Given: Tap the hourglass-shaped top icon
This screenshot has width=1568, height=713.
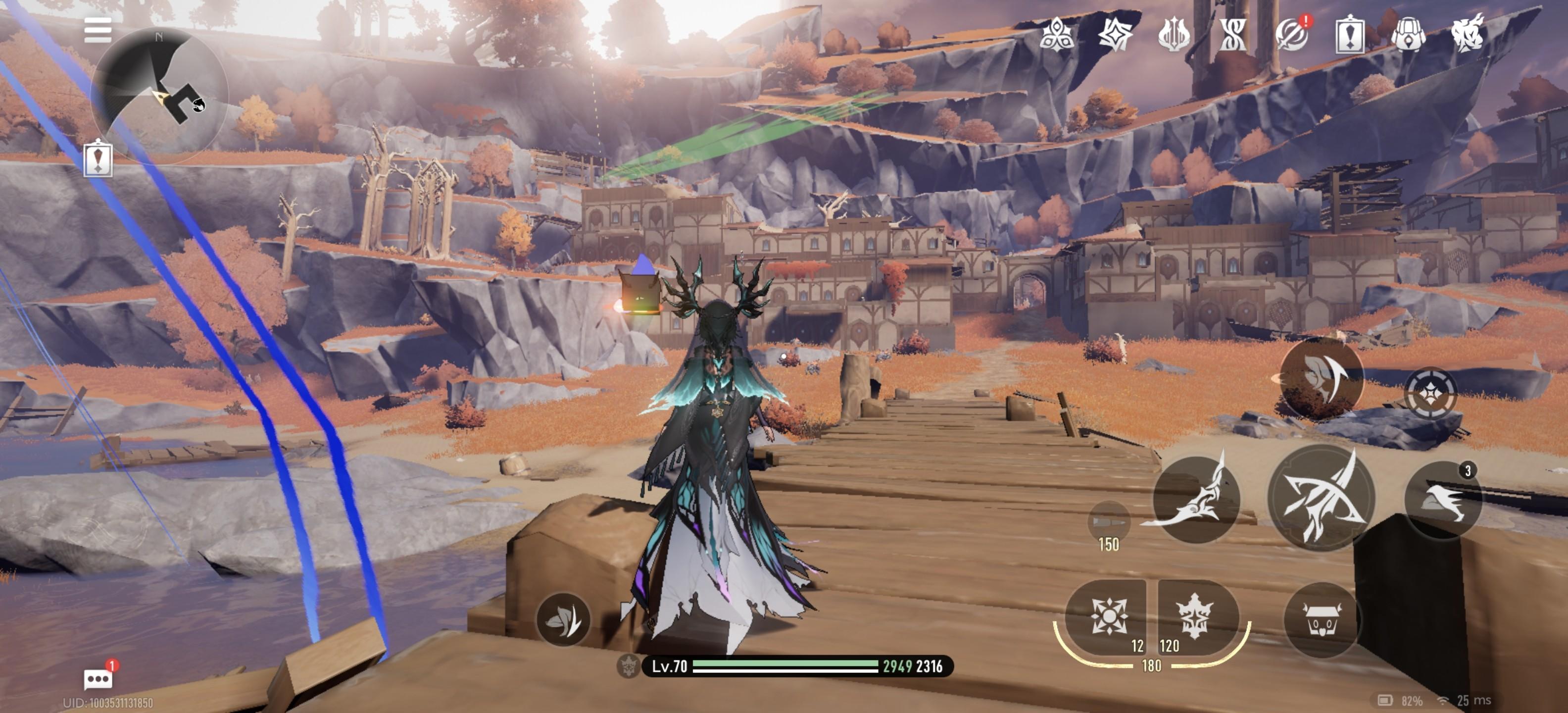Looking at the screenshot, I should pyautogui.click(x=1232, y=34).
